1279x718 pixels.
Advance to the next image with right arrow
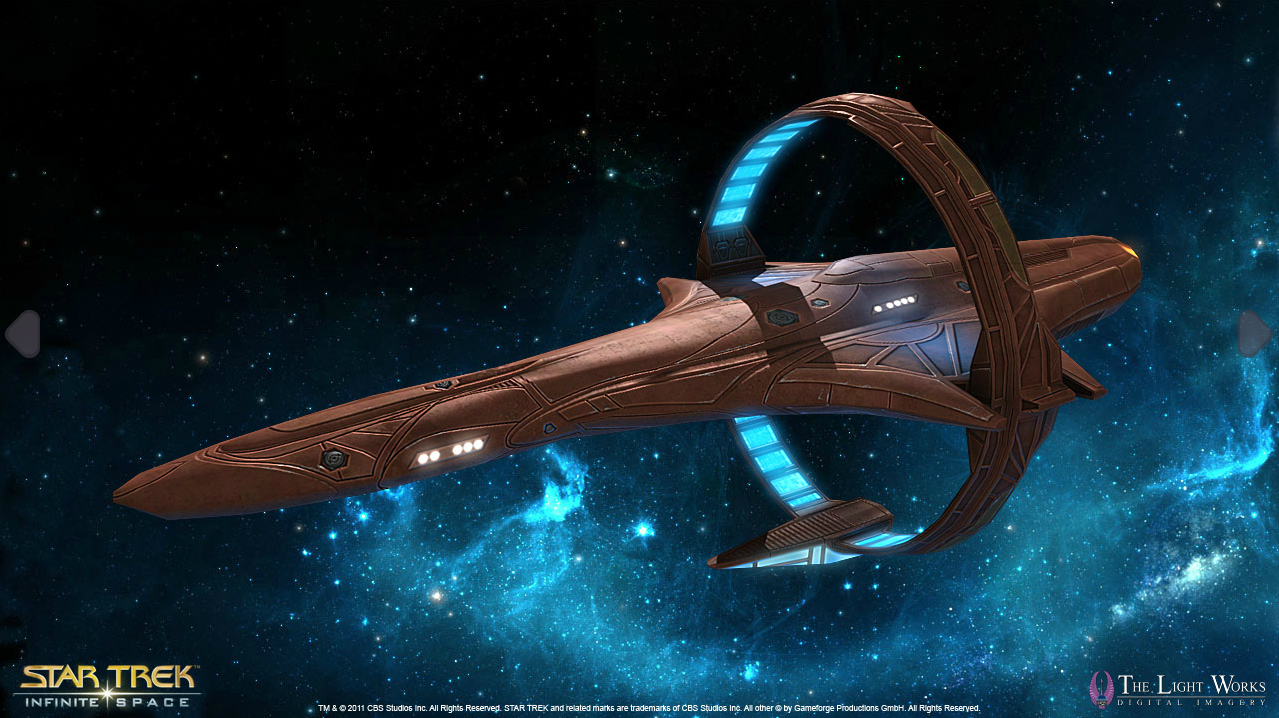[1255, 334]
